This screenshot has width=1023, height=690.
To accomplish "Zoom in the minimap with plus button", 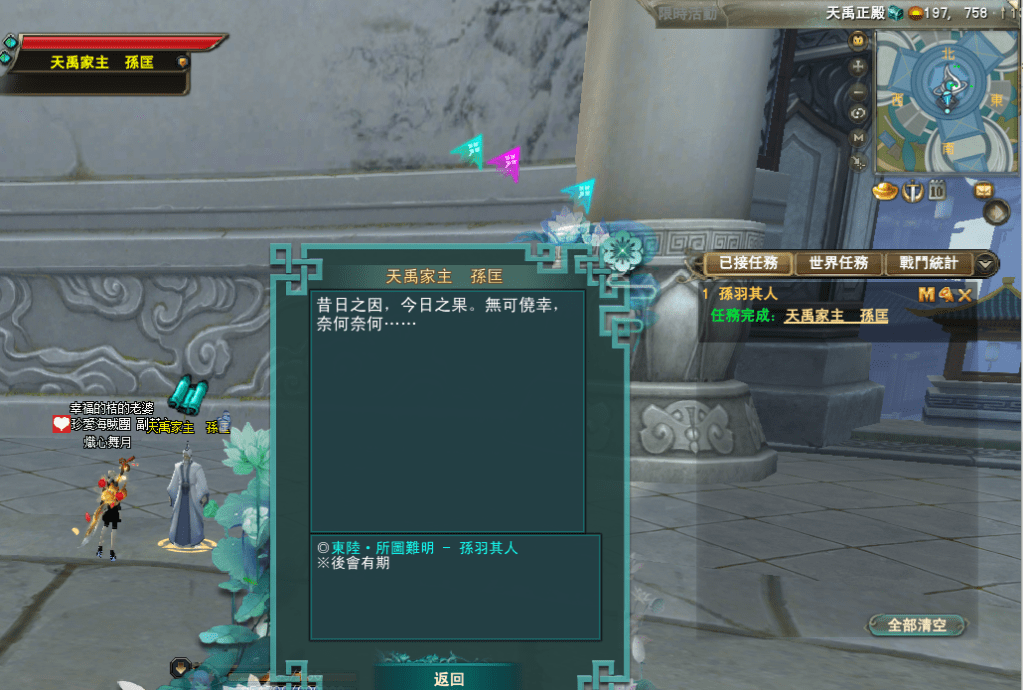I will coord(858,66).
